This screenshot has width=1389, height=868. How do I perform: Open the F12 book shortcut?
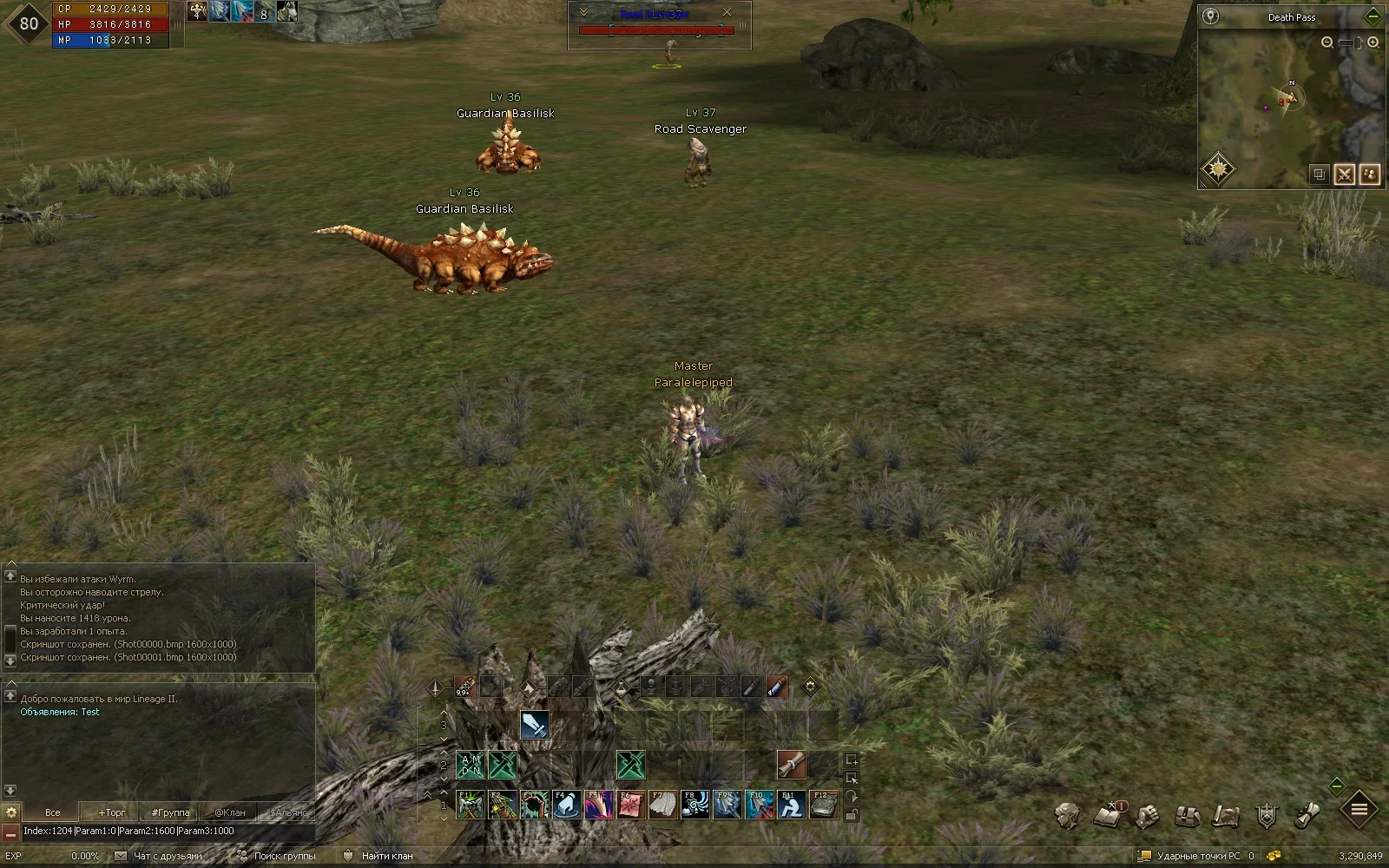point(823,806)
